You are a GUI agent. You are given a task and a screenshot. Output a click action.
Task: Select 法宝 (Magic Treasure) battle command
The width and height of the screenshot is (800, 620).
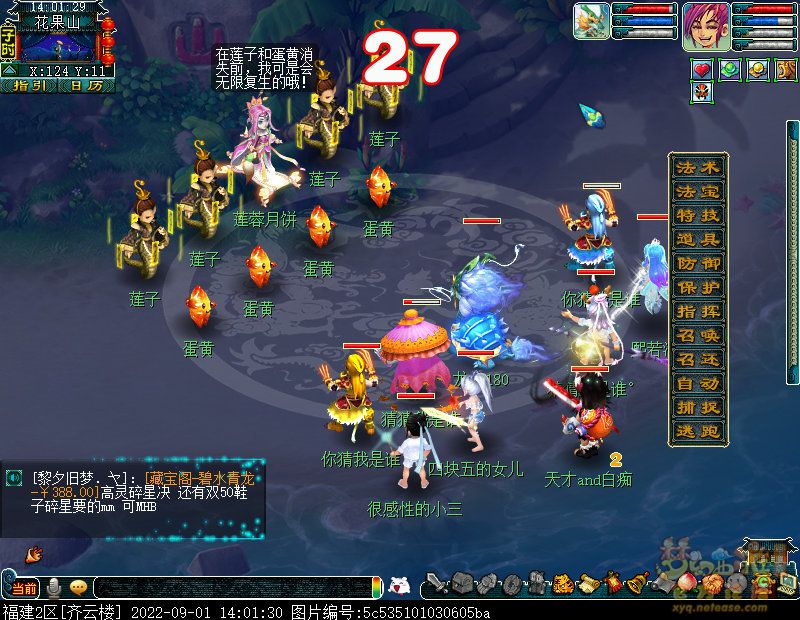click(x=697, y=191)
